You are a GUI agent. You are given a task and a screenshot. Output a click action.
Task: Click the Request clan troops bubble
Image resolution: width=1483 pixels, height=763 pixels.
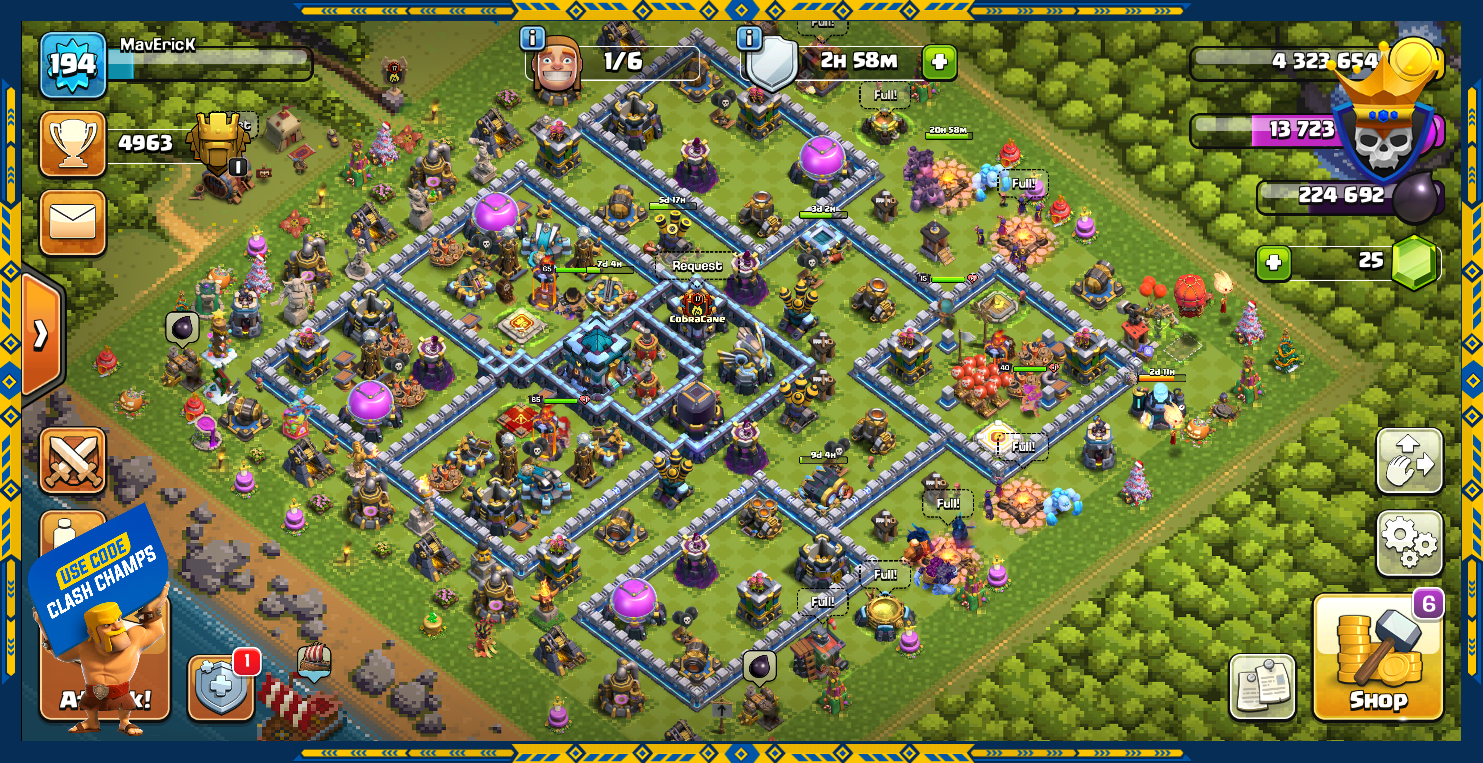696,266
